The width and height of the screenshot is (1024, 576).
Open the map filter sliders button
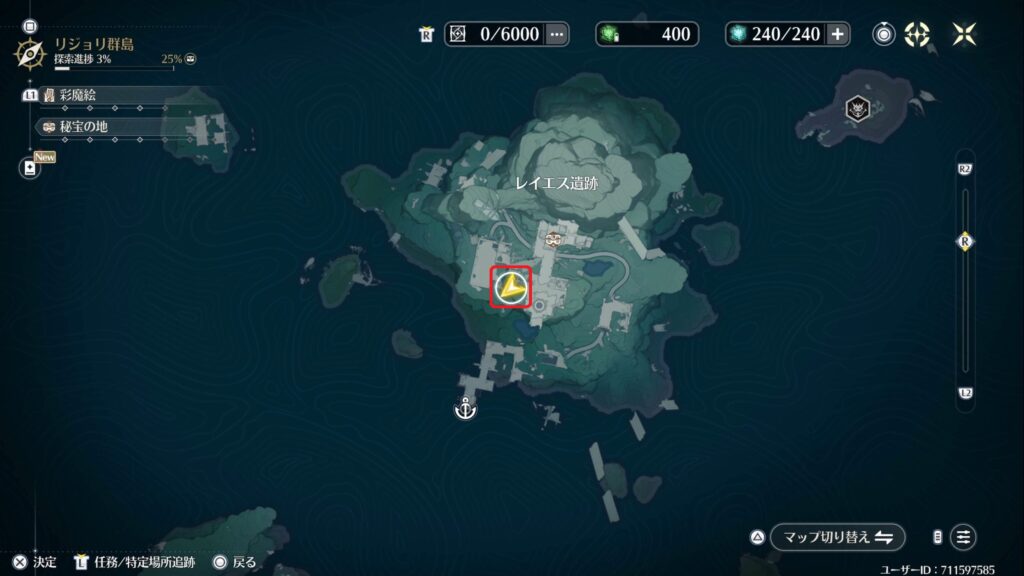963,537
